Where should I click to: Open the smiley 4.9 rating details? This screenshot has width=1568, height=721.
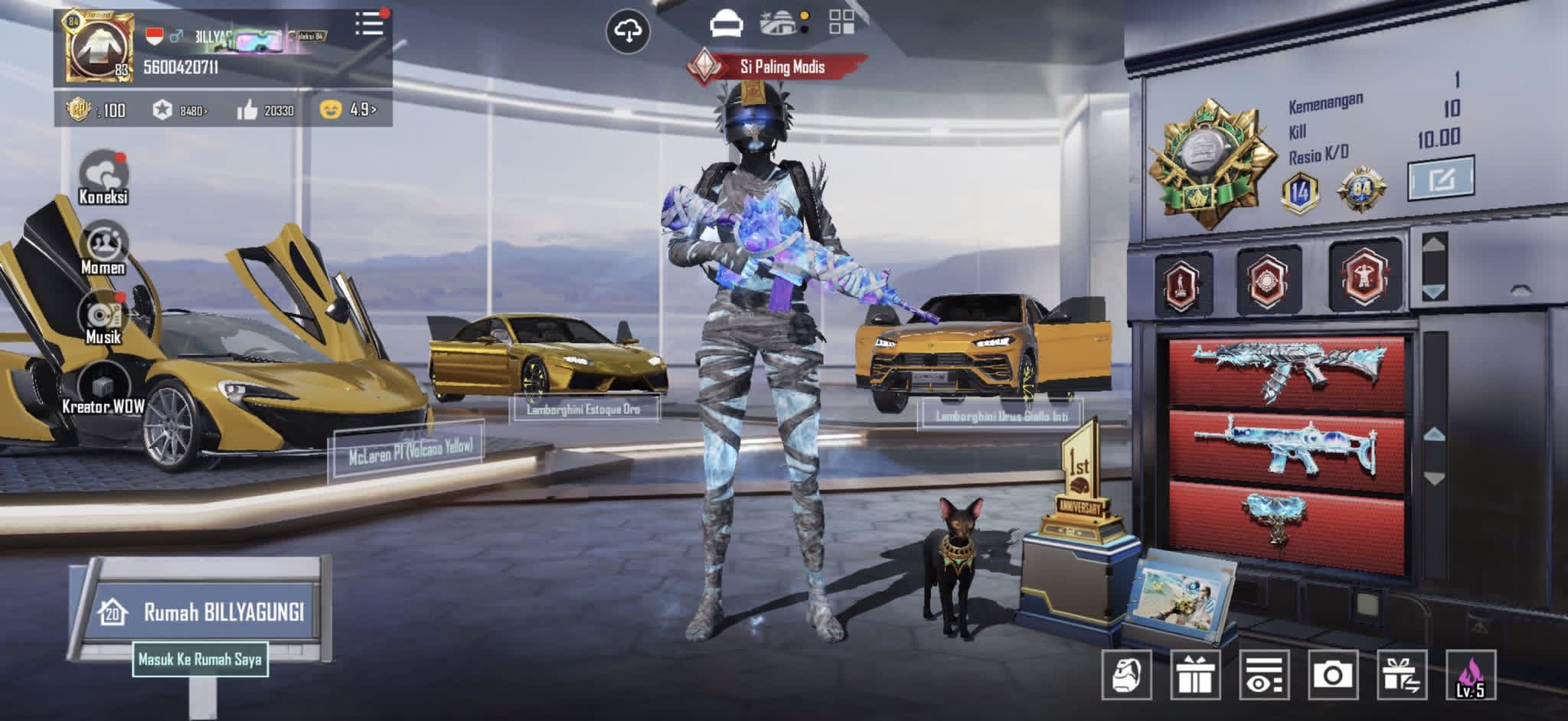pos(348,109)
